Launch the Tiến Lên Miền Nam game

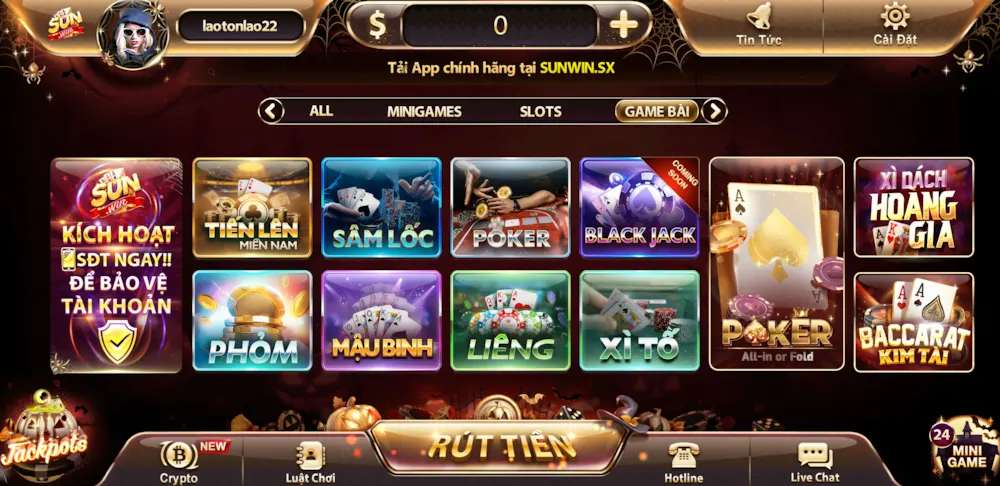[x=252, y=207]
